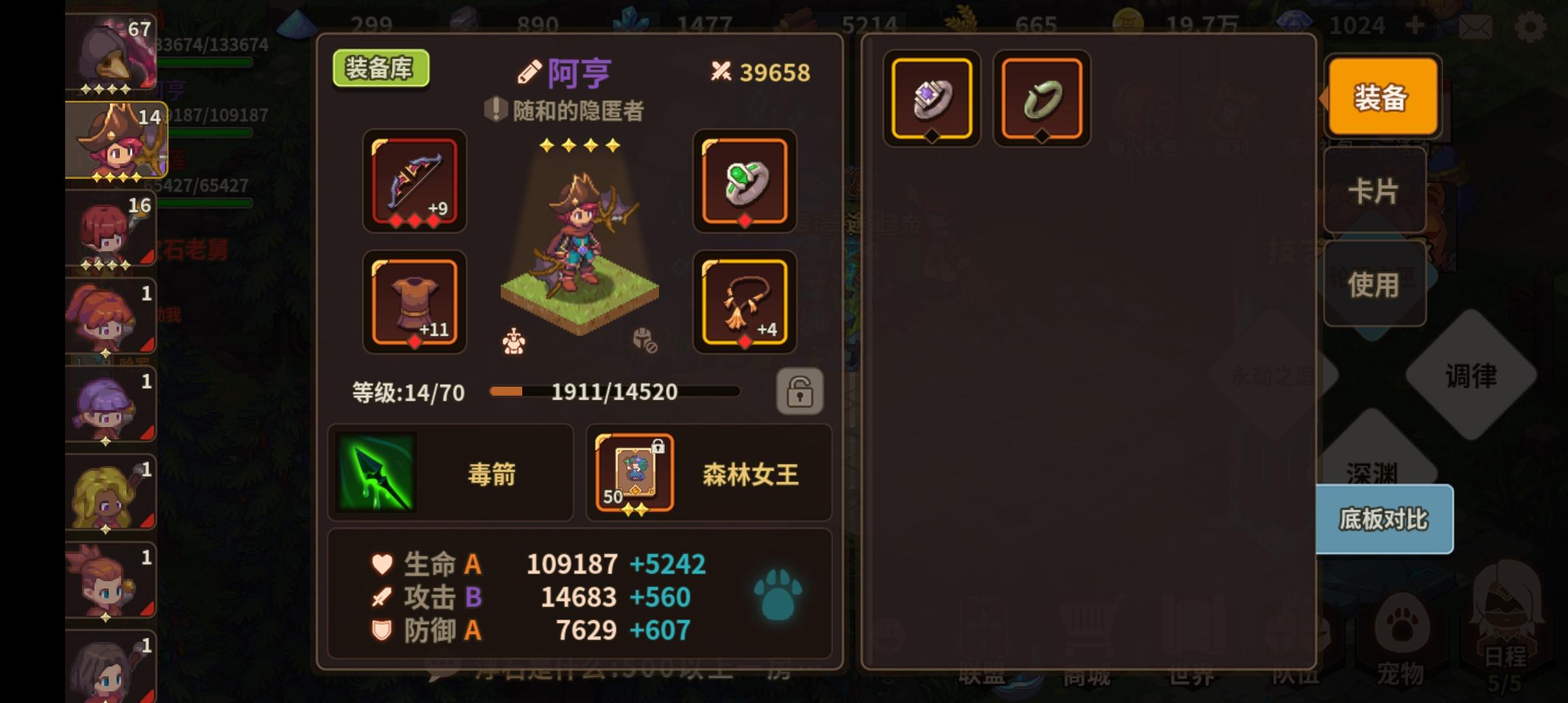
Task: Select the +4 necklace equipment slot
Action: pos(745,303)
